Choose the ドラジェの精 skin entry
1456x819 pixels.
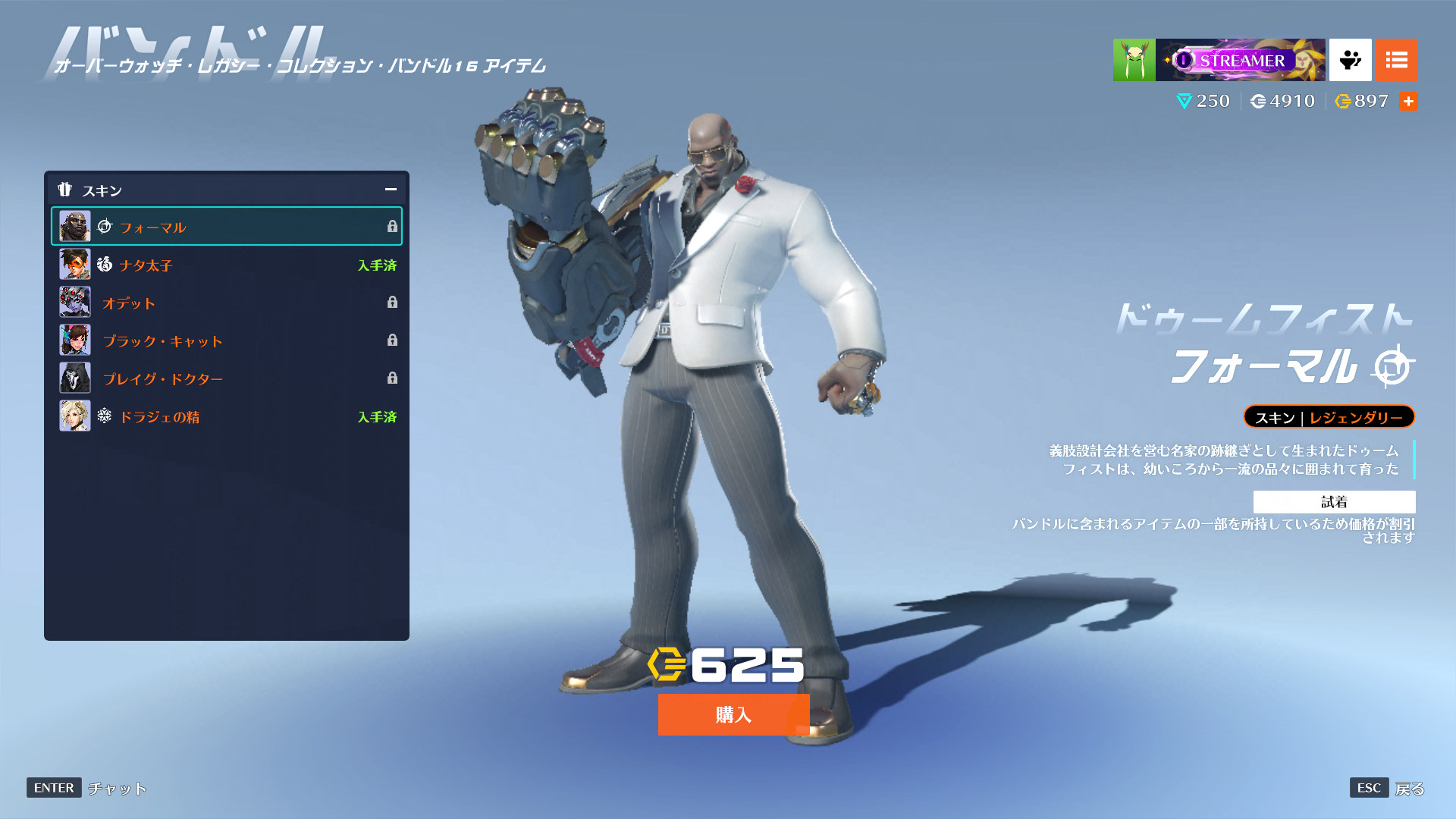226,416
